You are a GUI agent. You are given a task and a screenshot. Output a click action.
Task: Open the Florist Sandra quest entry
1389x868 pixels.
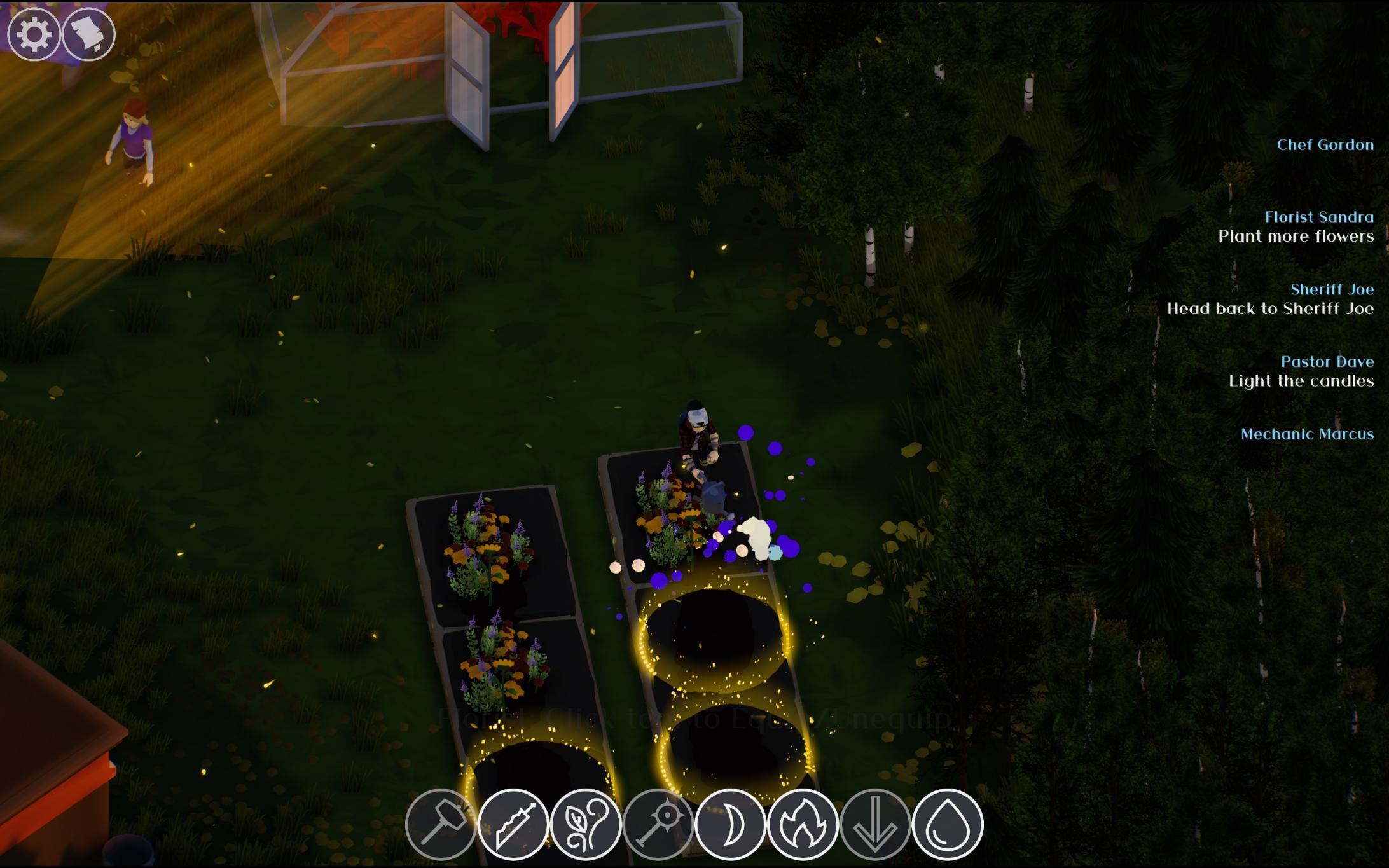click(x=1320, y=216)
